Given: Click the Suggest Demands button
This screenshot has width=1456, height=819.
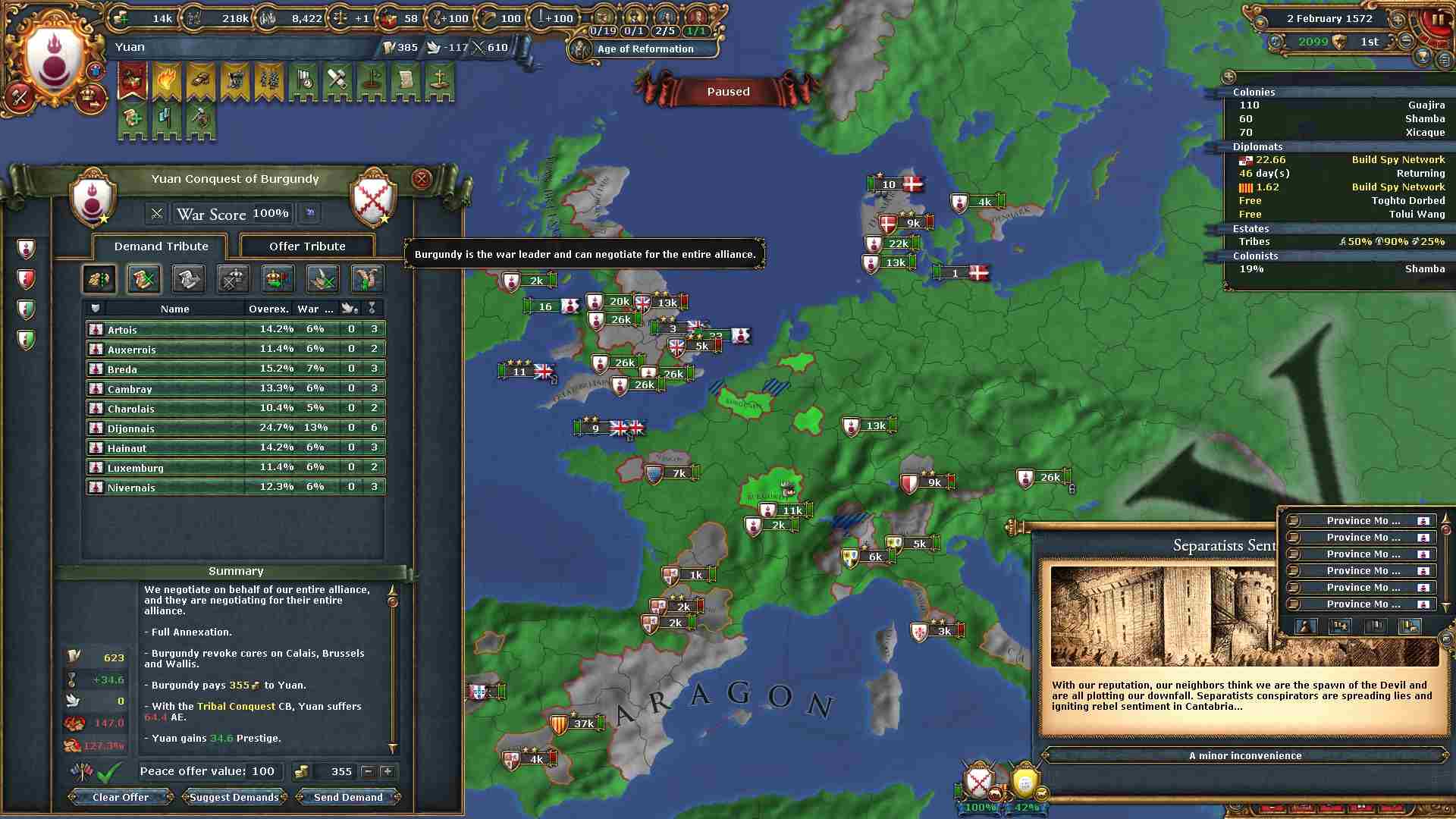Looking at the screenshot, I should click(x=234, y=797).
